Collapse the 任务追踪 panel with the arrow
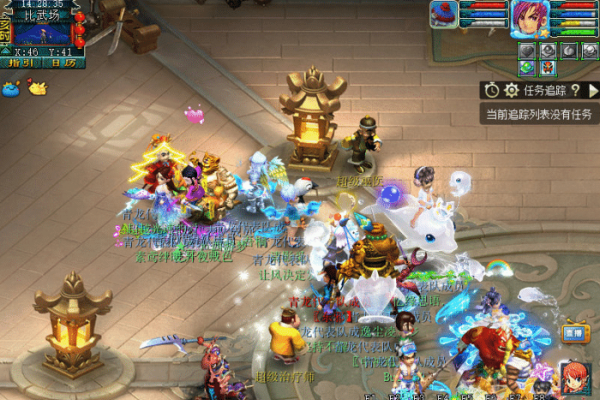This screenshot has width=600, height=400. pyautogui.click(x=593, y=90)
